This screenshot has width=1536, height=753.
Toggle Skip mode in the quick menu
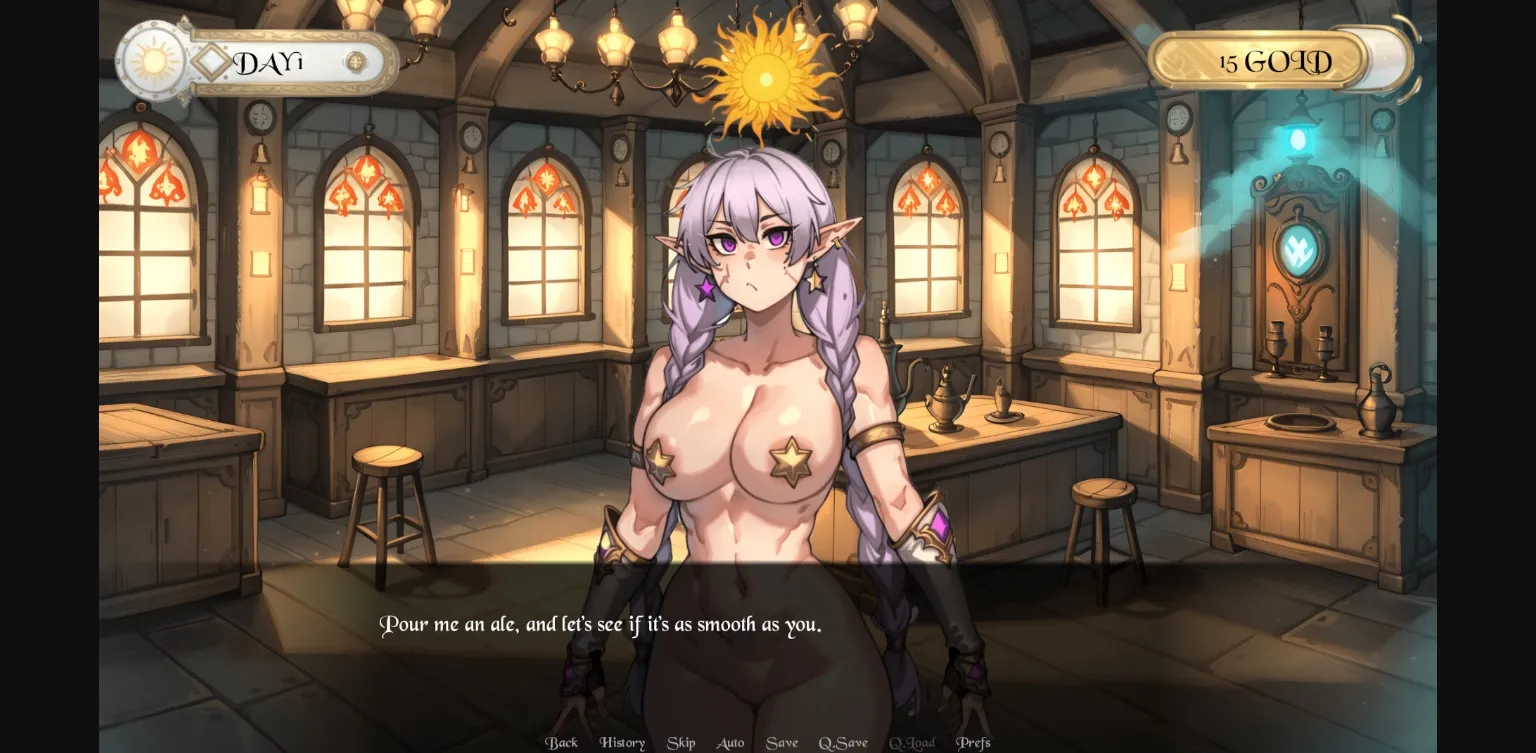point(681,742)
